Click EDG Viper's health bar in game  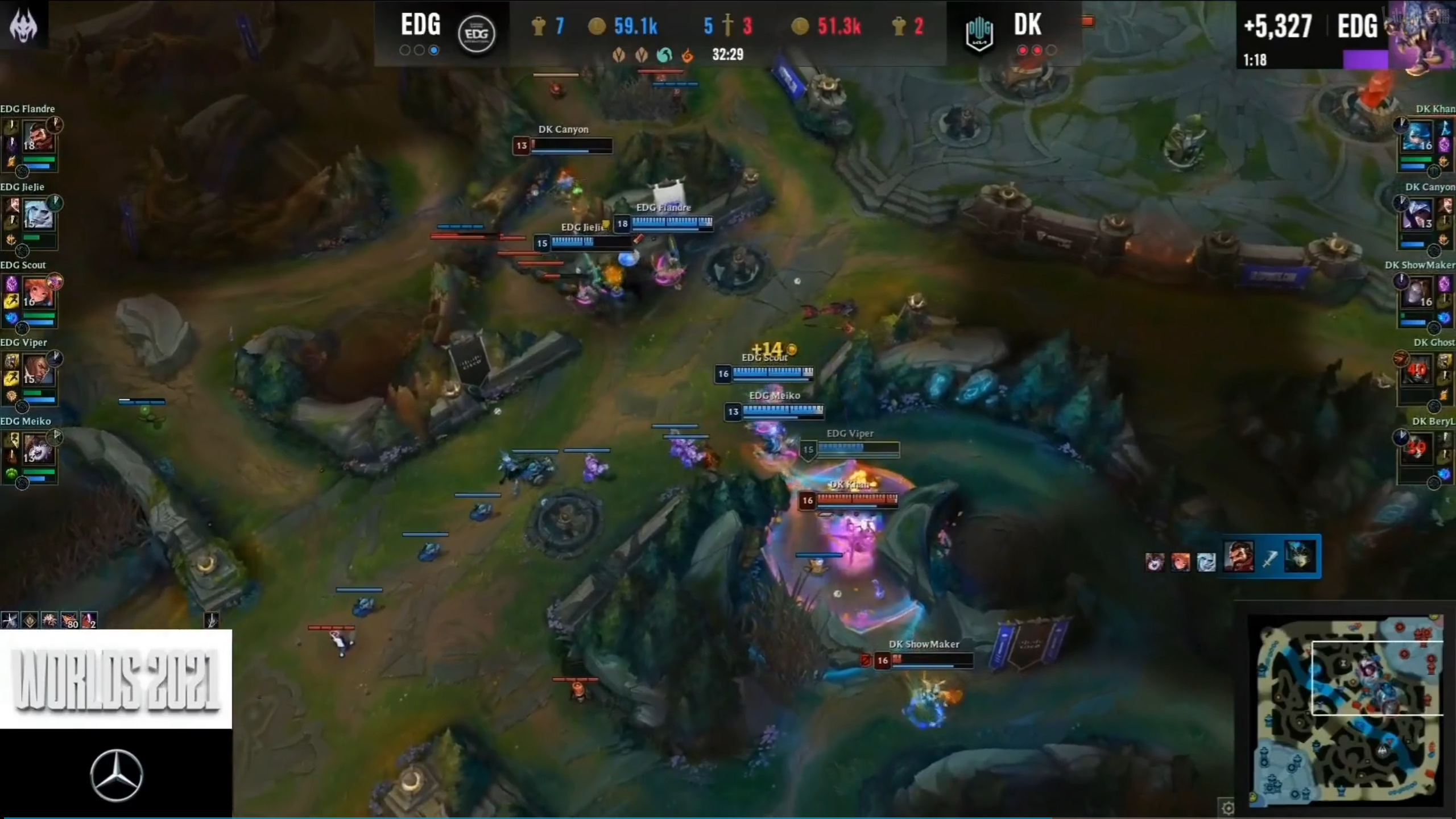tap(856, 449)
